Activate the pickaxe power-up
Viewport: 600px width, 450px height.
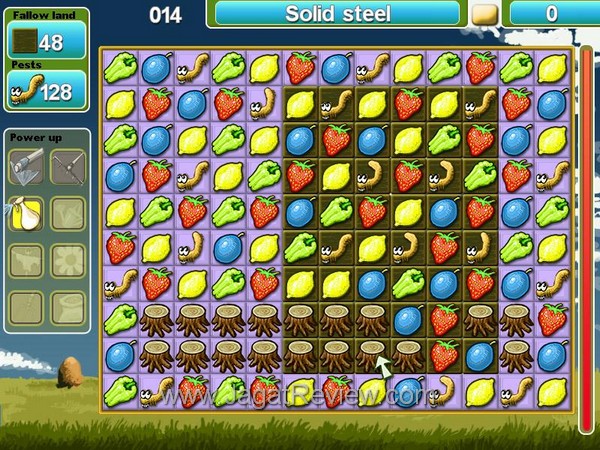pyautogui.click(x=69, y=166)
